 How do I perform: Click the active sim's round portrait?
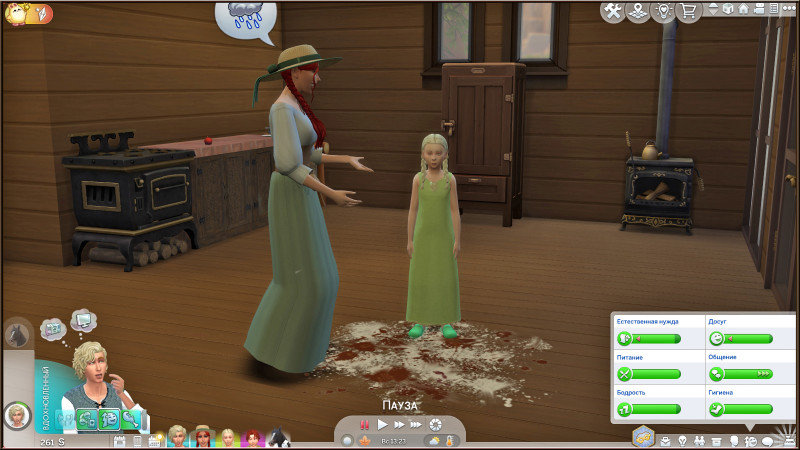(x=16, y=413)
